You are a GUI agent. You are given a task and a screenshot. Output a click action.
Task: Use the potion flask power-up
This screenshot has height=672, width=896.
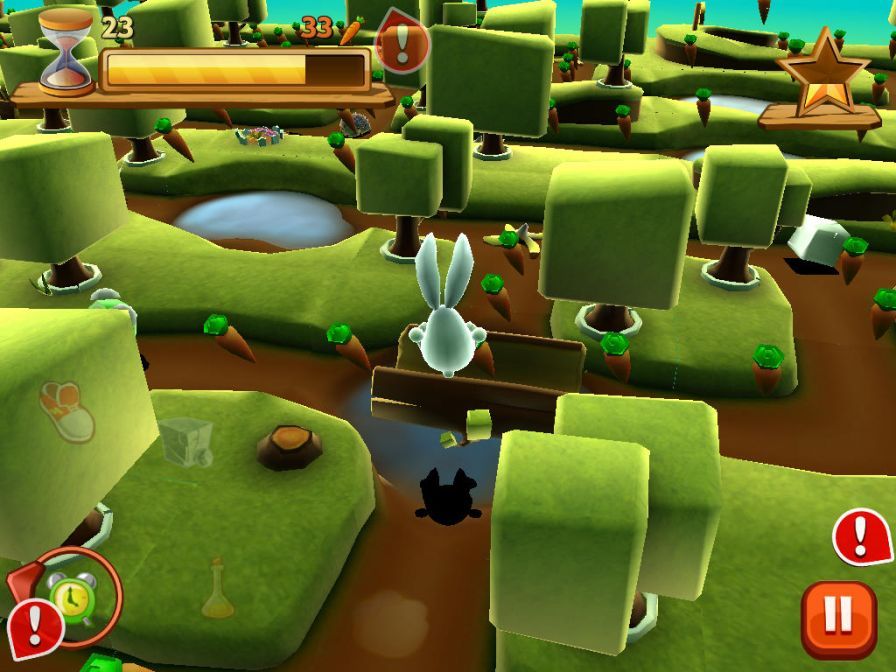(x=217, y=590)
